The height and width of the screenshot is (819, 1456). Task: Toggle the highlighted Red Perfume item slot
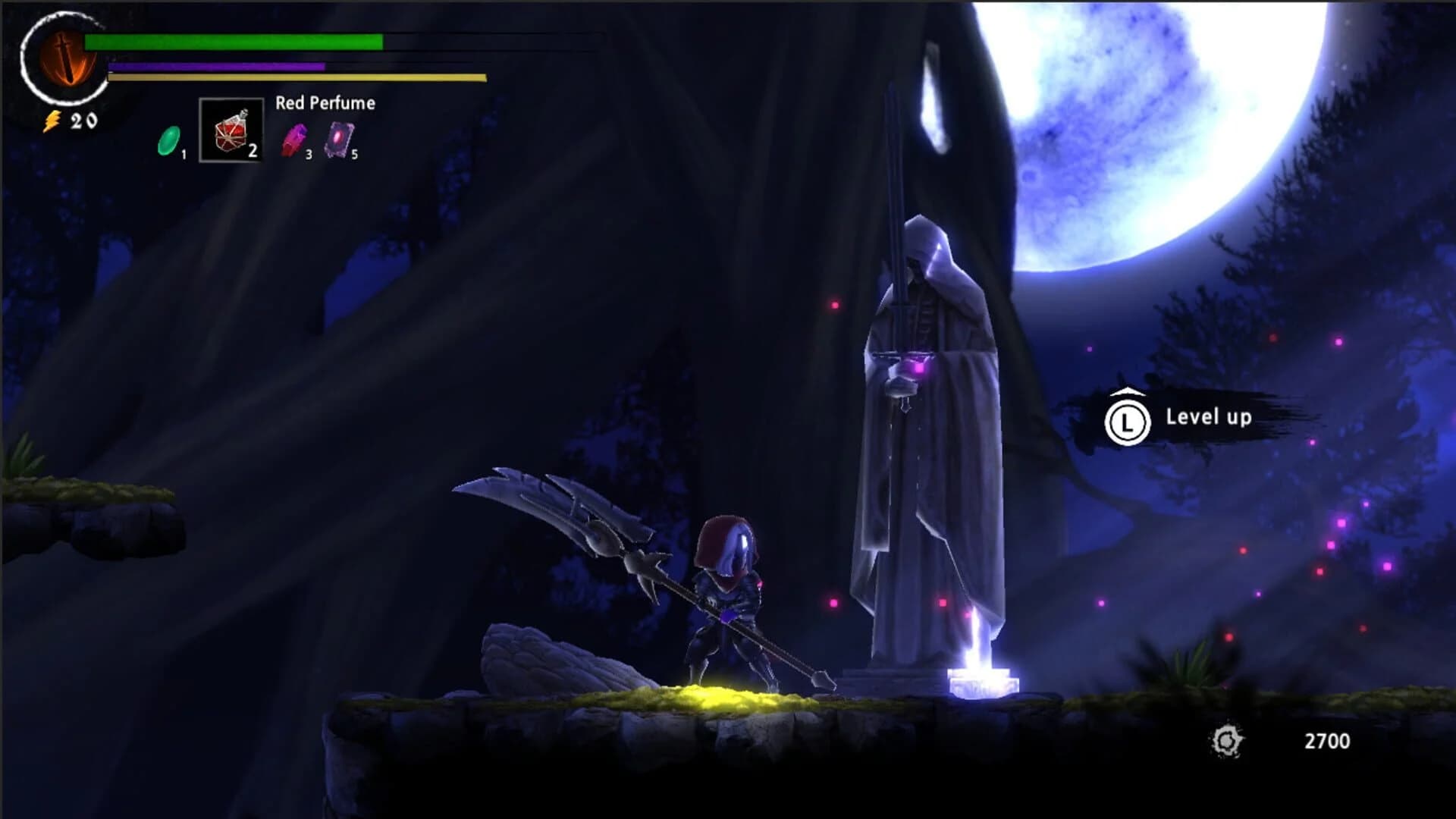point(230,130)
